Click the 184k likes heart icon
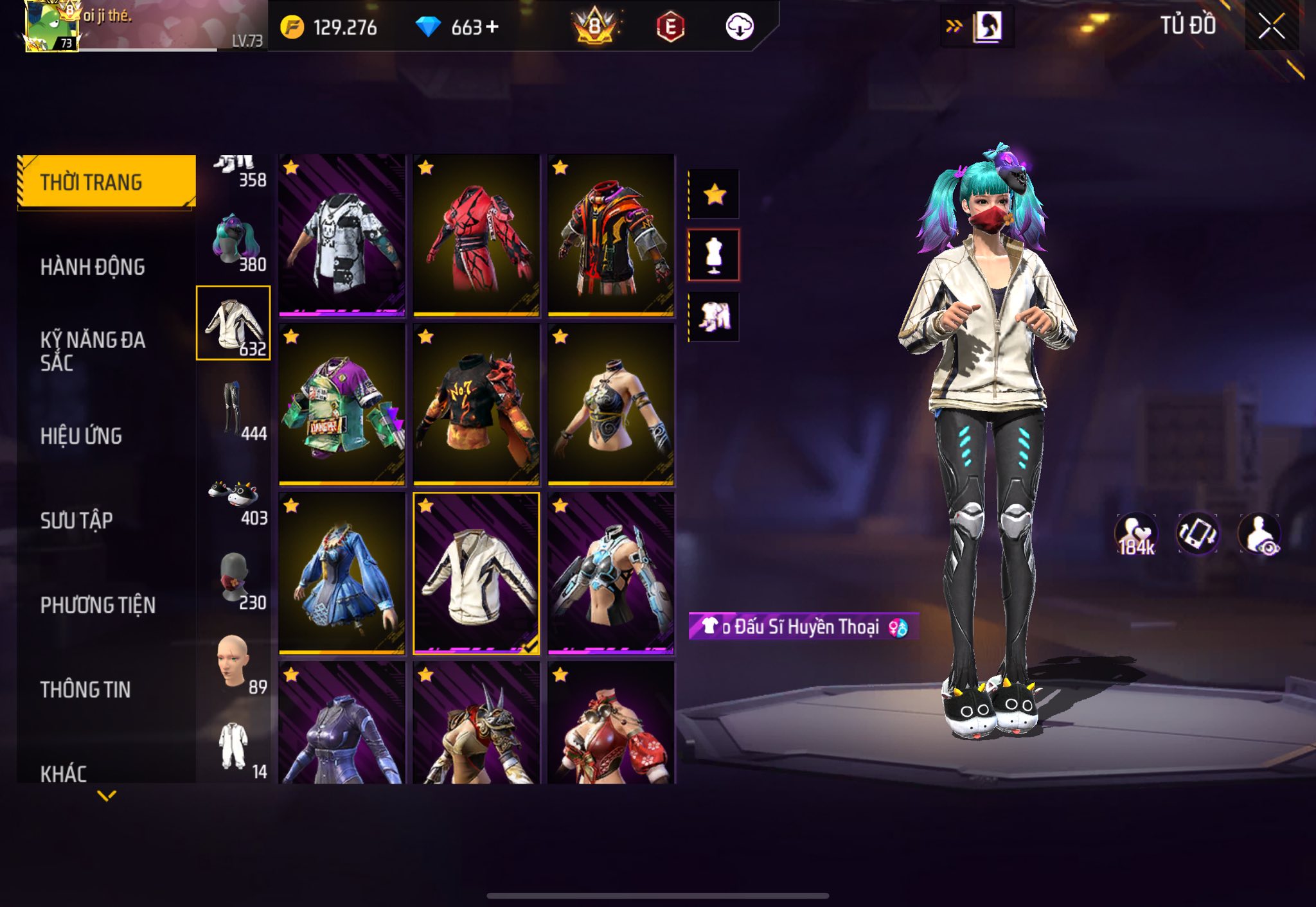This screenshot has width=1316, height=907. (1135, 534)
